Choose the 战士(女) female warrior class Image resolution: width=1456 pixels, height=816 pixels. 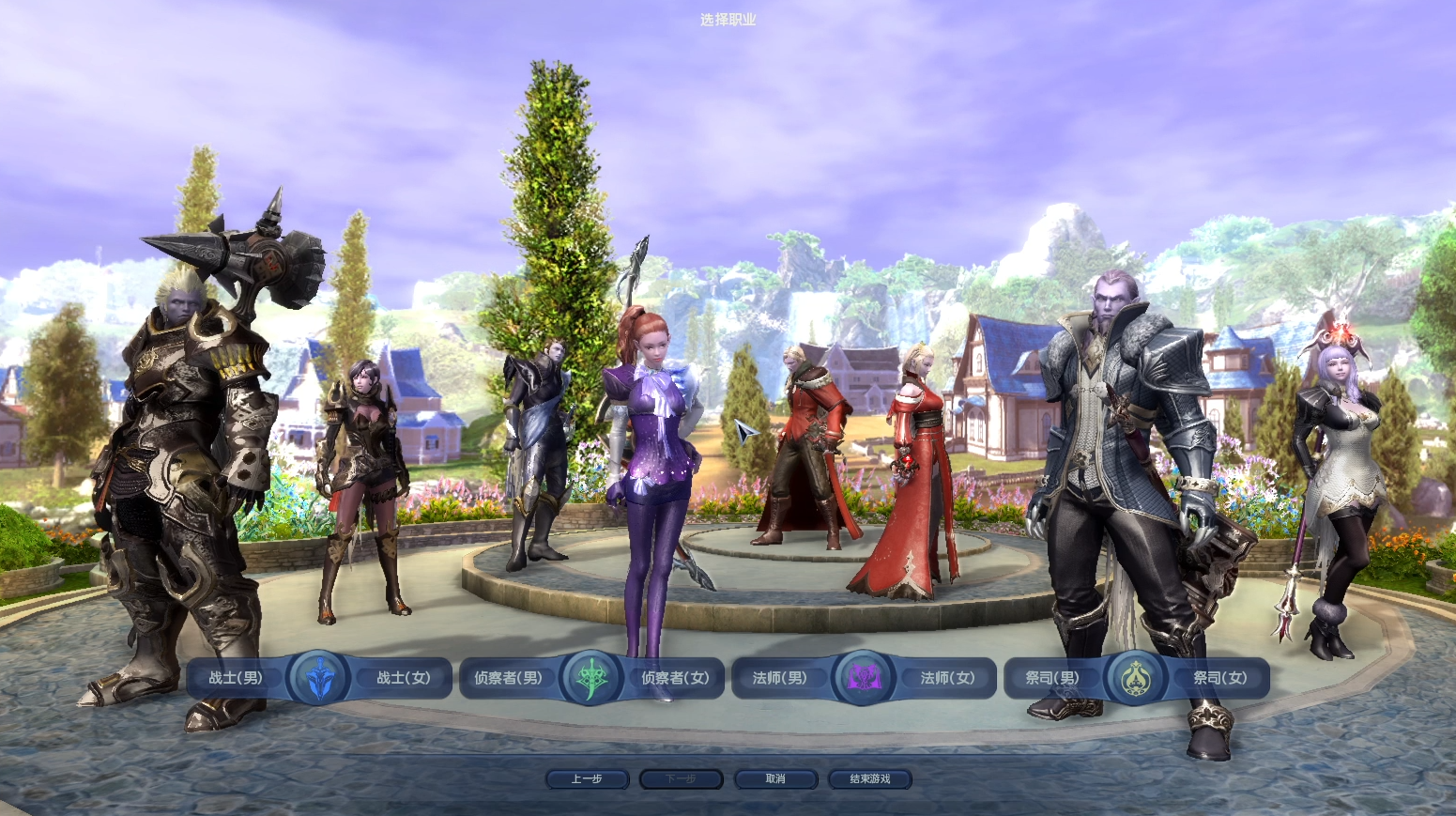tap(404, 678)
